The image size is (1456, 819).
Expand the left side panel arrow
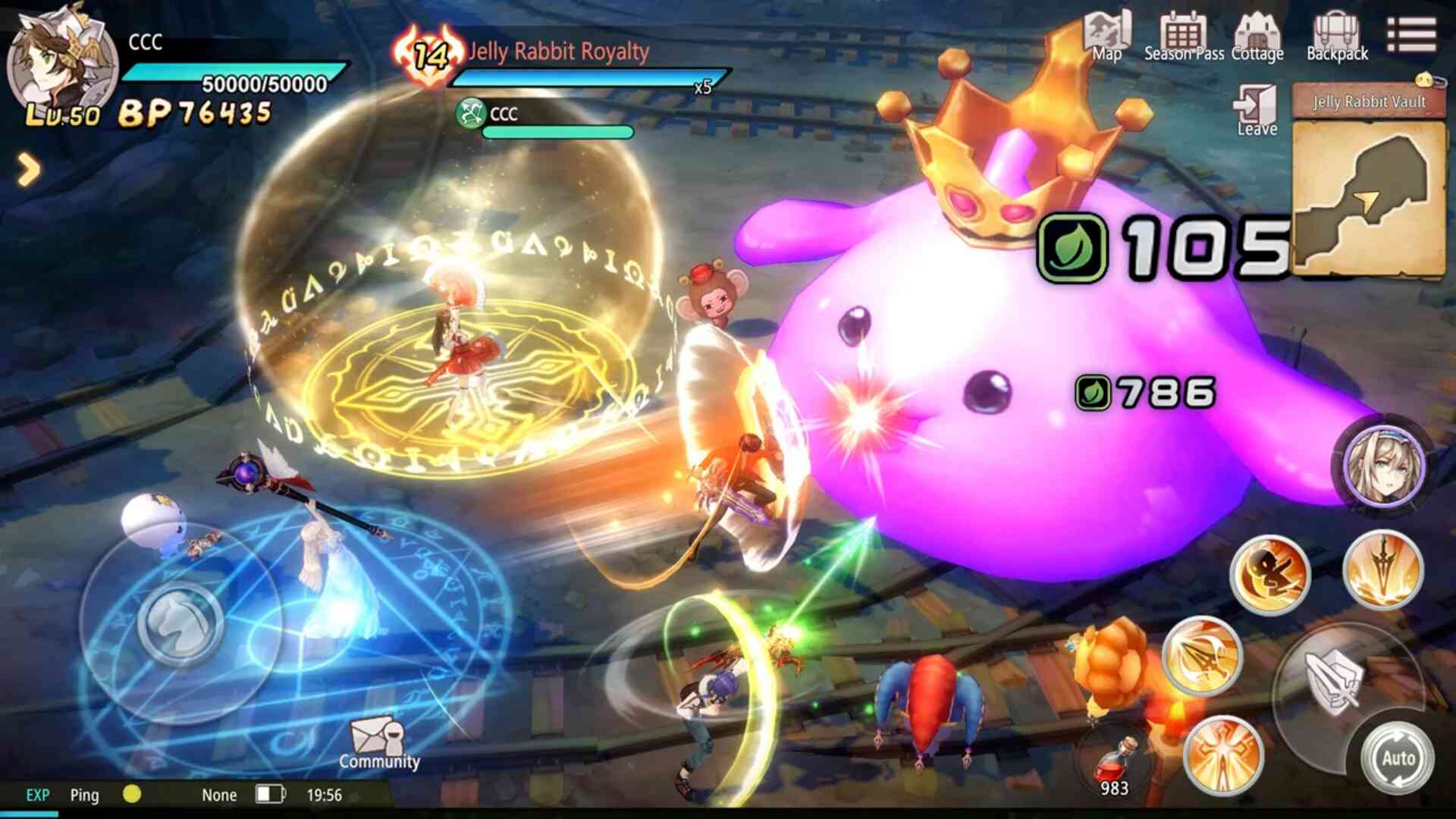pyautogui.click(x=28, y=170)
